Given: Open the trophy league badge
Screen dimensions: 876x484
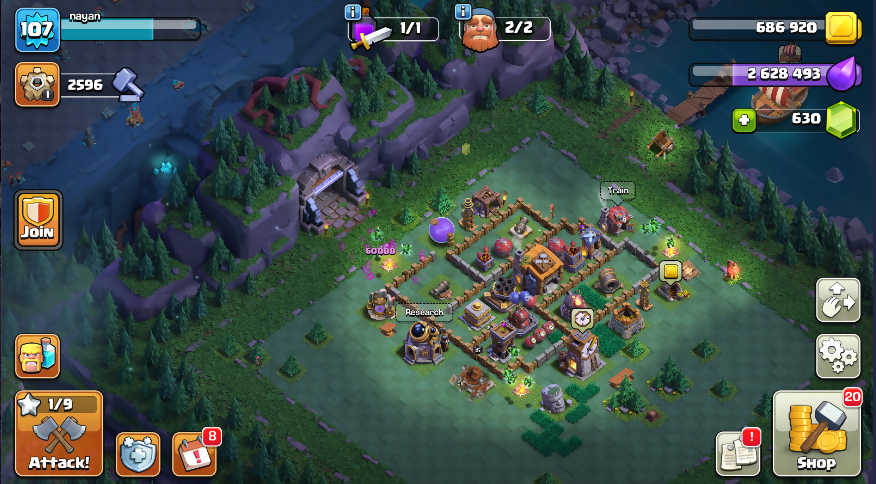Looking at the screenshot, I should pyautogui.click(x=37, y=85).
